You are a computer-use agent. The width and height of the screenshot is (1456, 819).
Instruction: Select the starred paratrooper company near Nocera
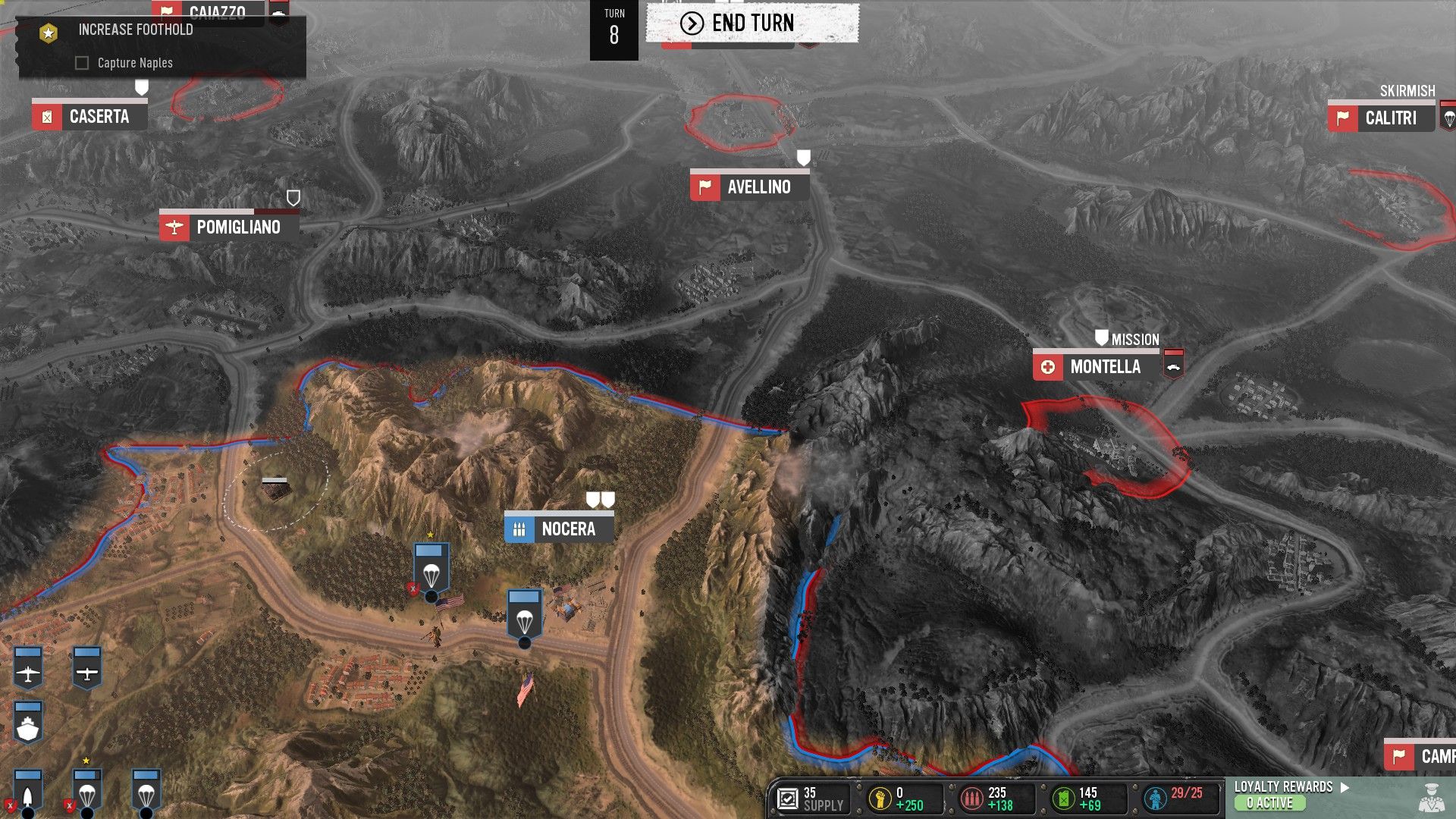coord(431,570)
